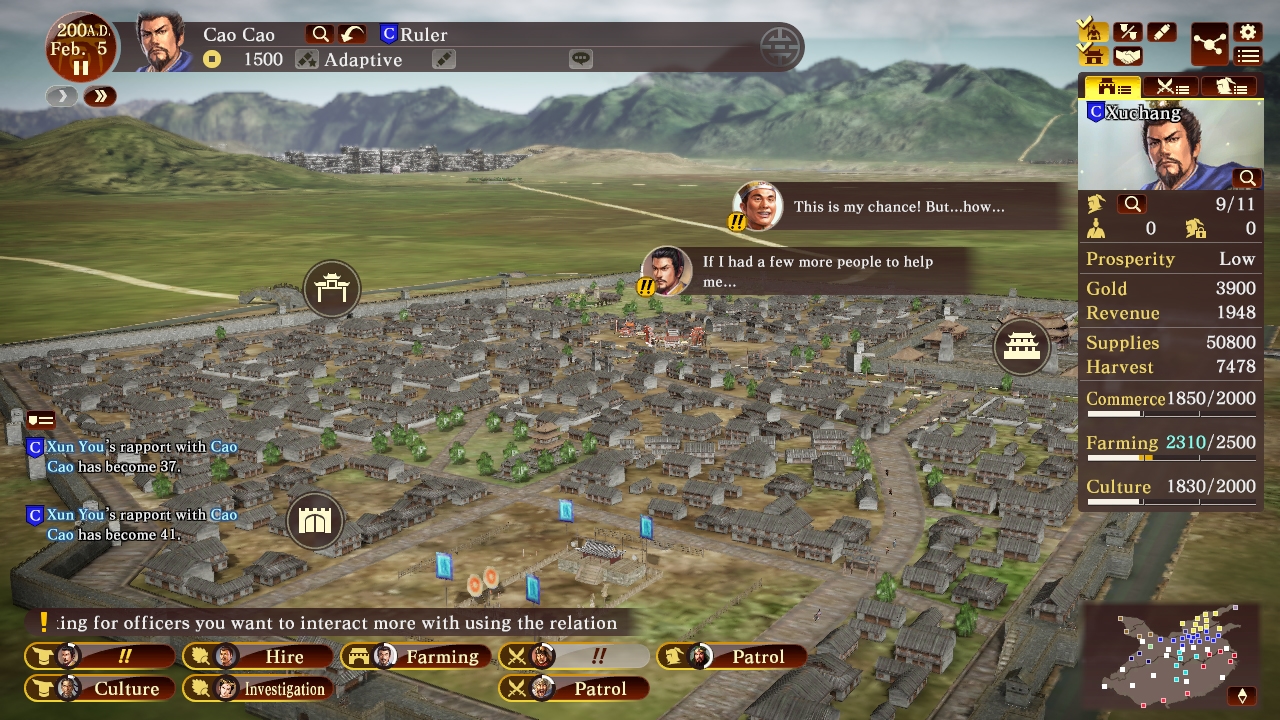Click the crossed sword and shield icon

[1128, 31]
